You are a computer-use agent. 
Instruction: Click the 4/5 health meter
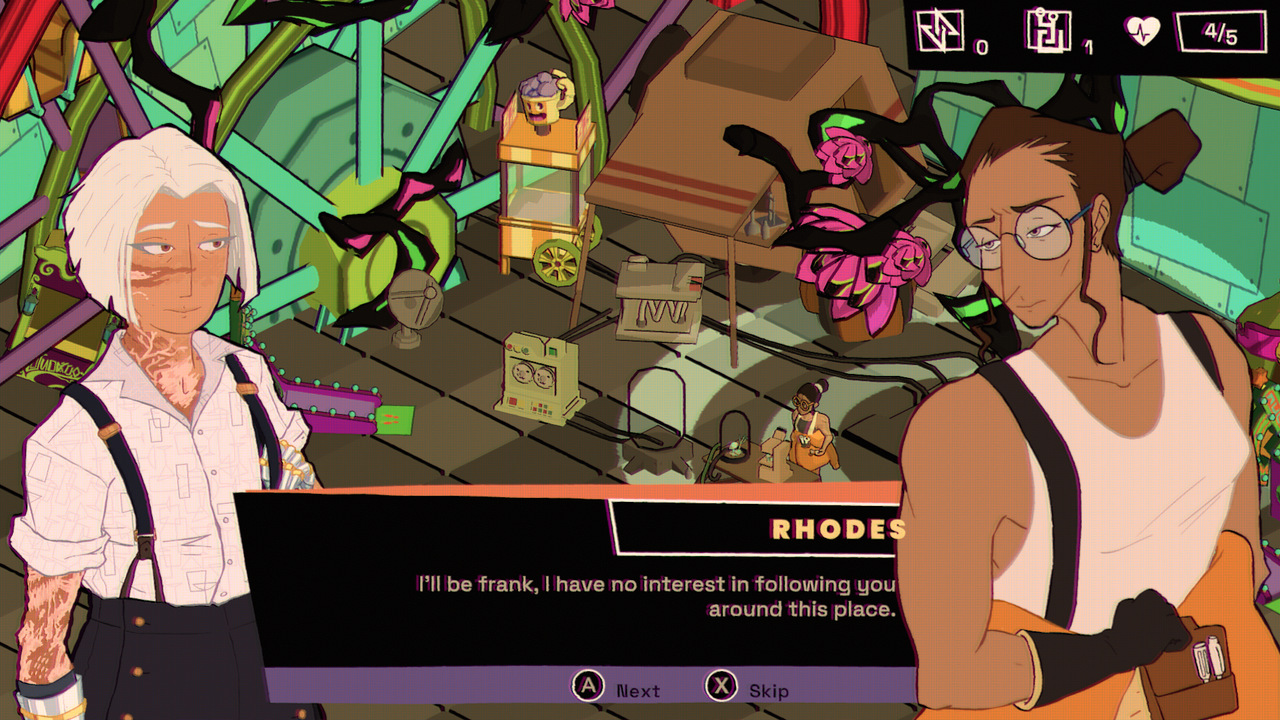(x=1219, y=30)
